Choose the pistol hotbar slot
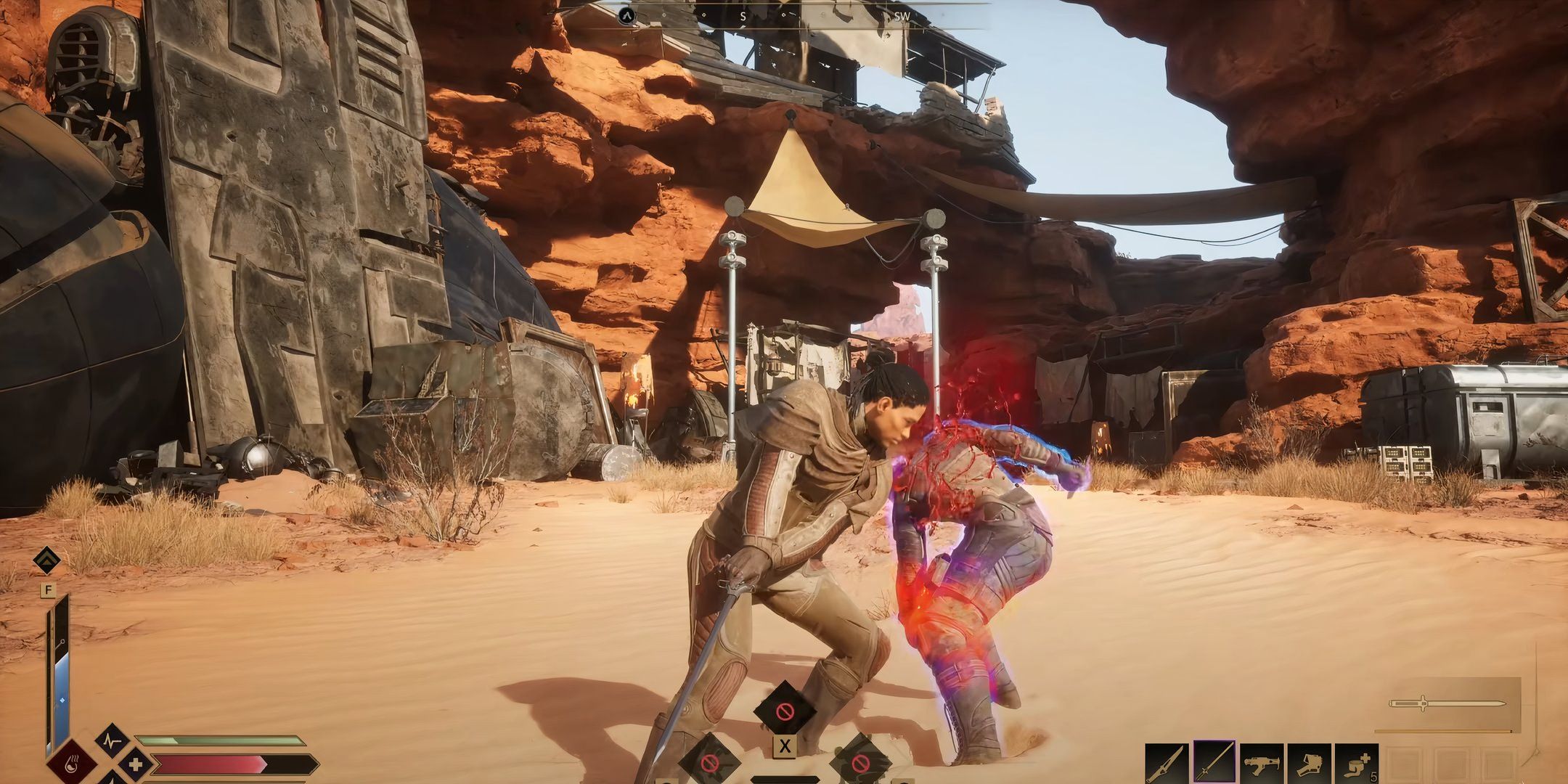This screenshot has height=784, width=1568. pyautogui.click(x=1310, y=765)
